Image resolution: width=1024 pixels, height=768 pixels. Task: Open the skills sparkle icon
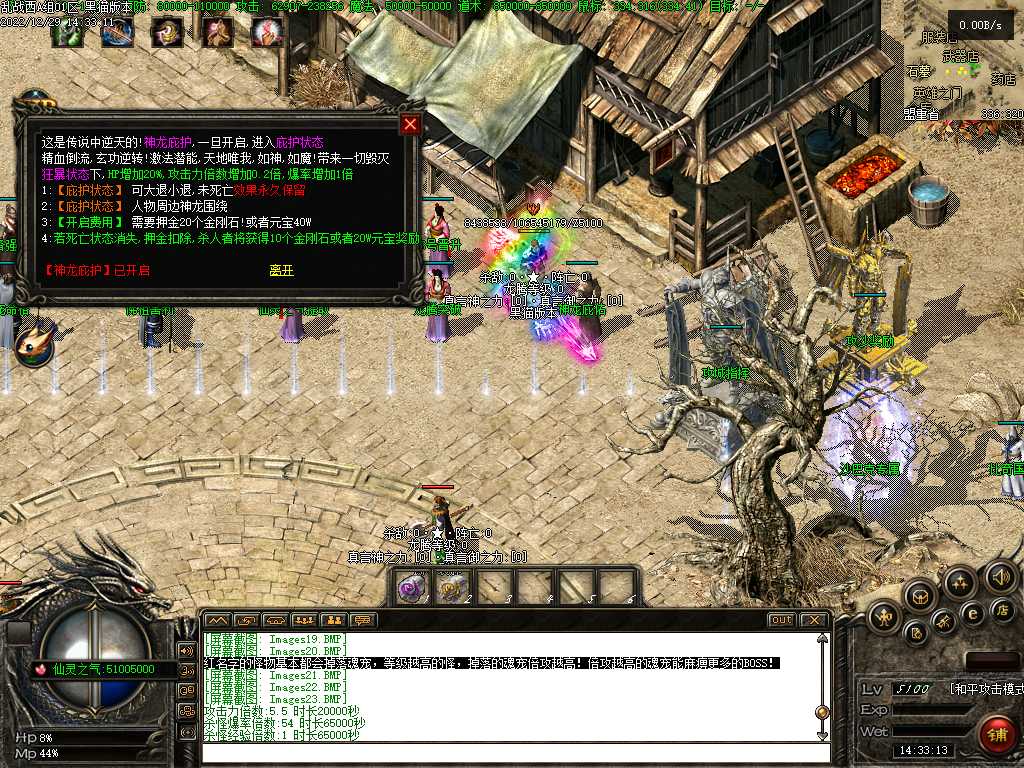959,582
